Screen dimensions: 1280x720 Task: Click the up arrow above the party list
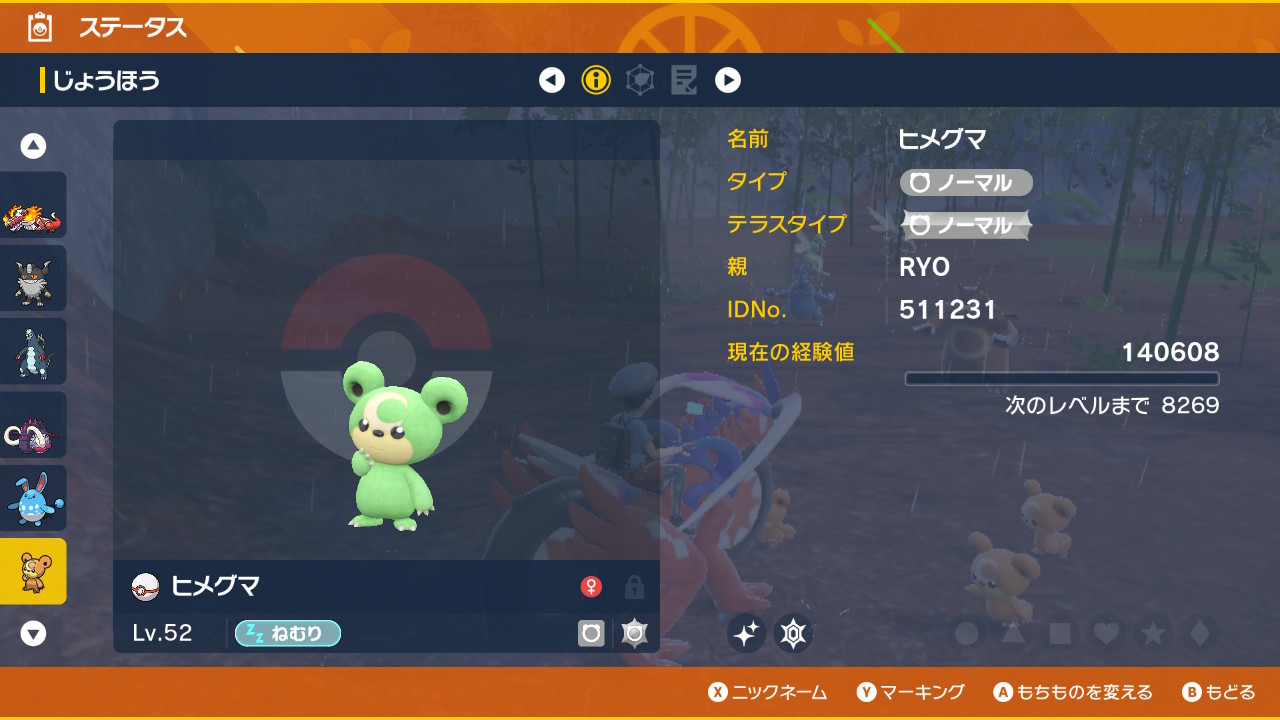(33, 144)
